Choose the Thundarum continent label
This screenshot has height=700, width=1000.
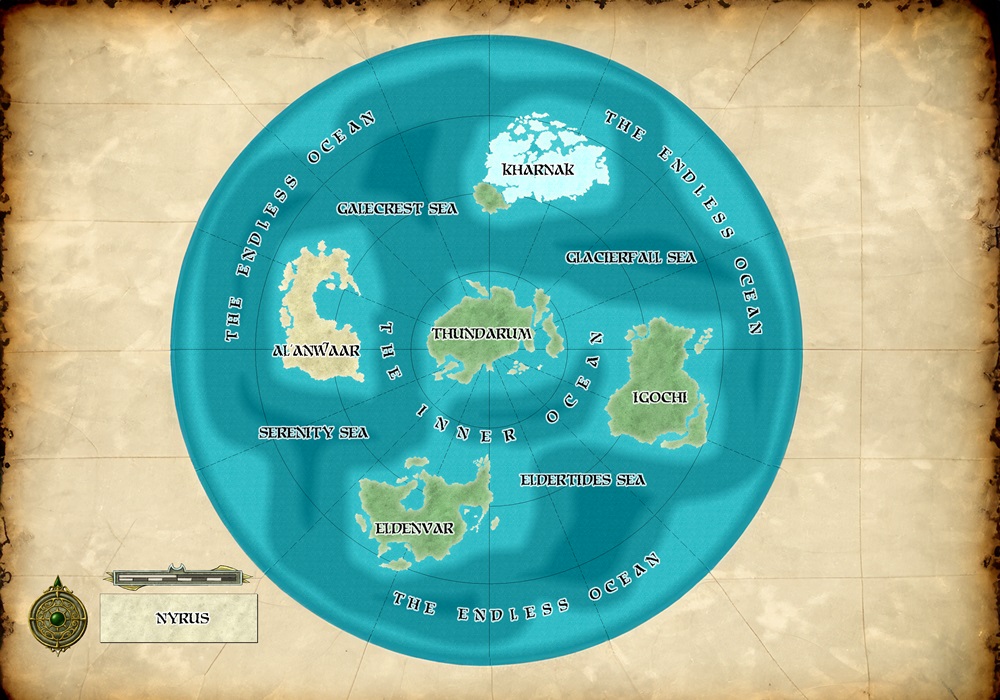click(x=481, y=333)
